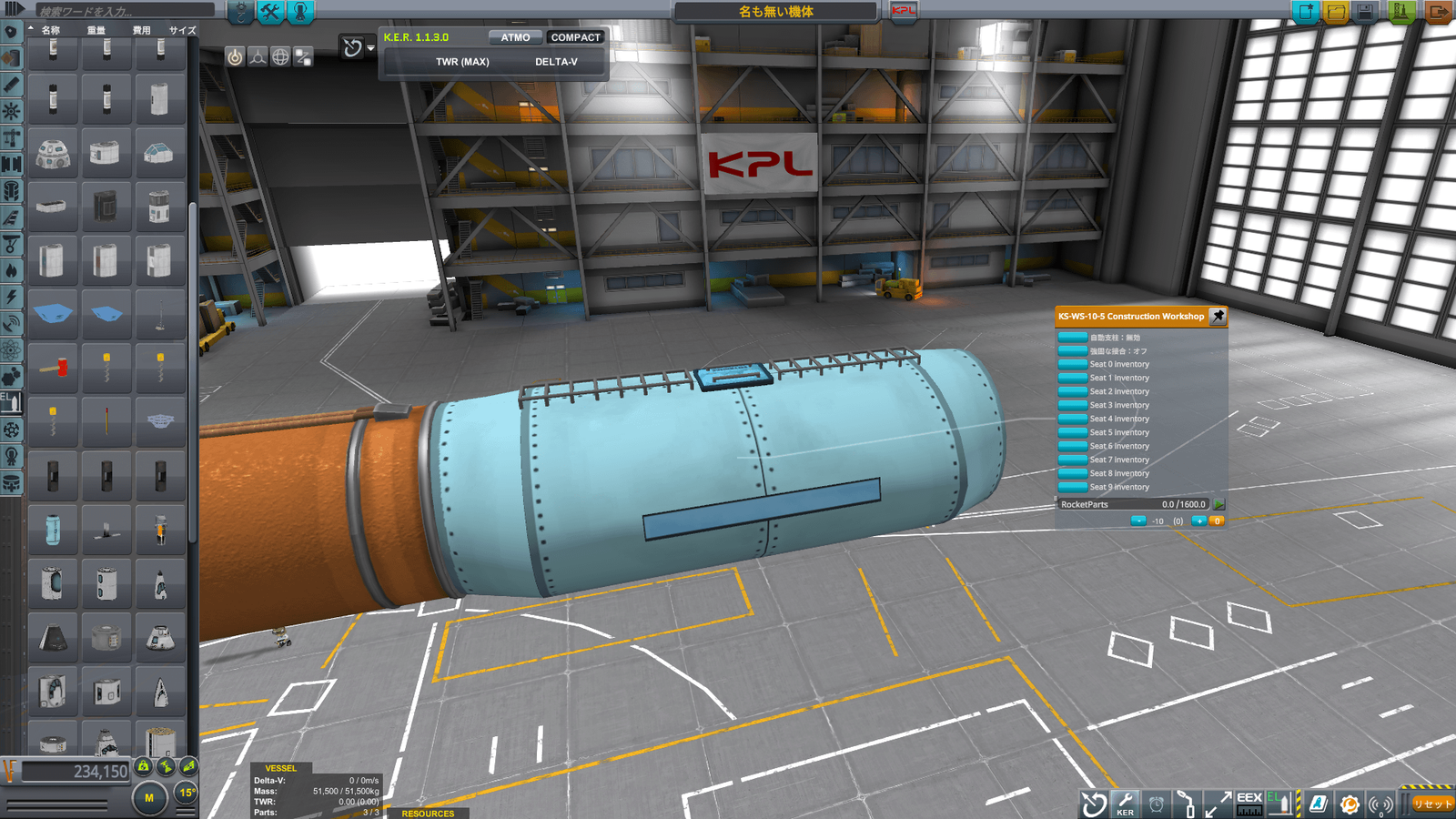Pin the Construction Workshop window
The image size is (1456, 819).
[x=1218, y=317]
